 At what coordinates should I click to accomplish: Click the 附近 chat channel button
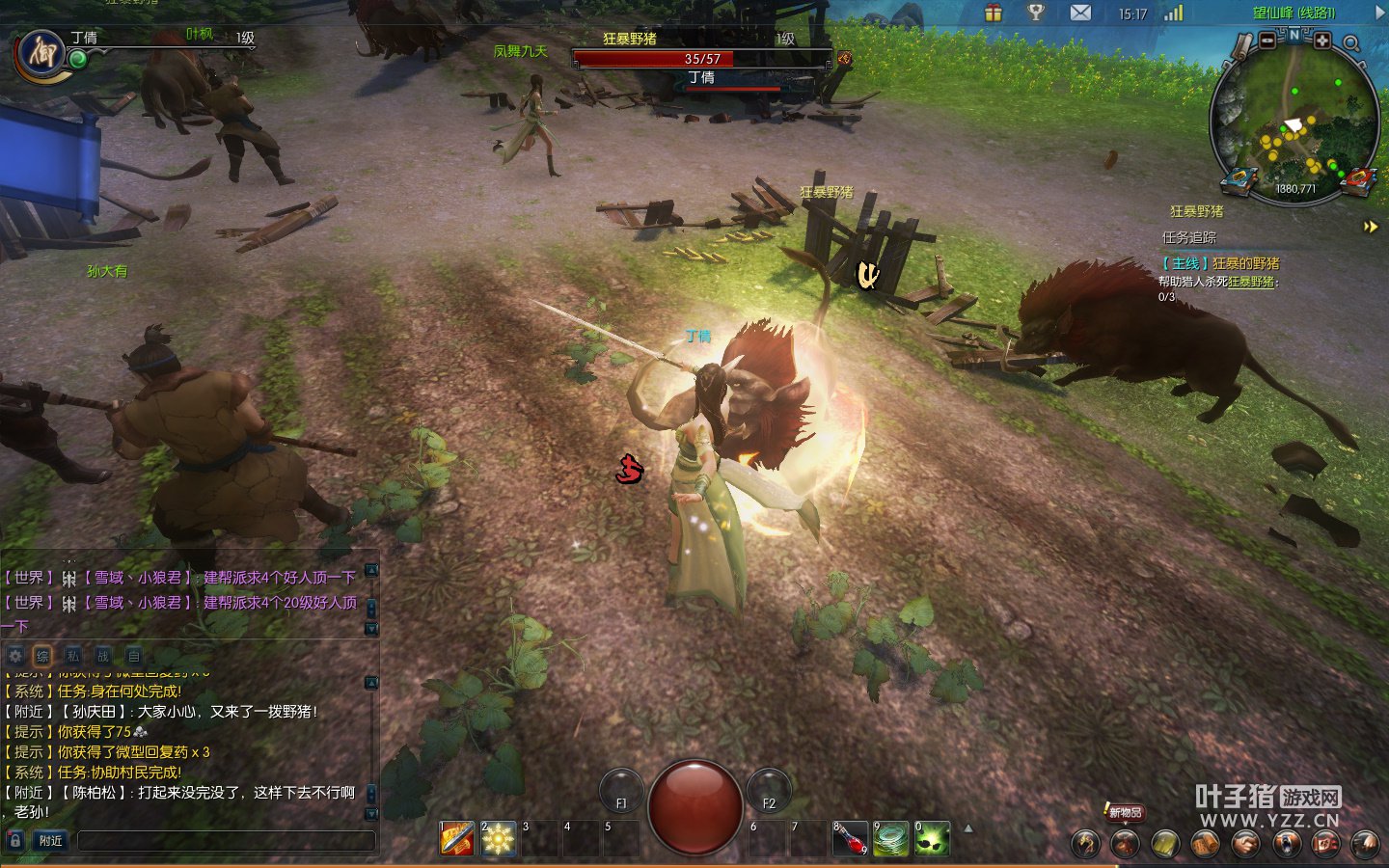pos(51,841)
